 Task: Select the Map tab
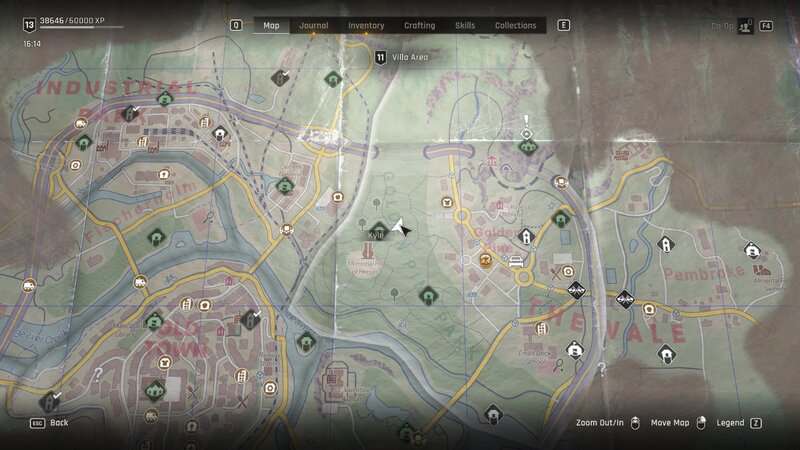(271, 25)
